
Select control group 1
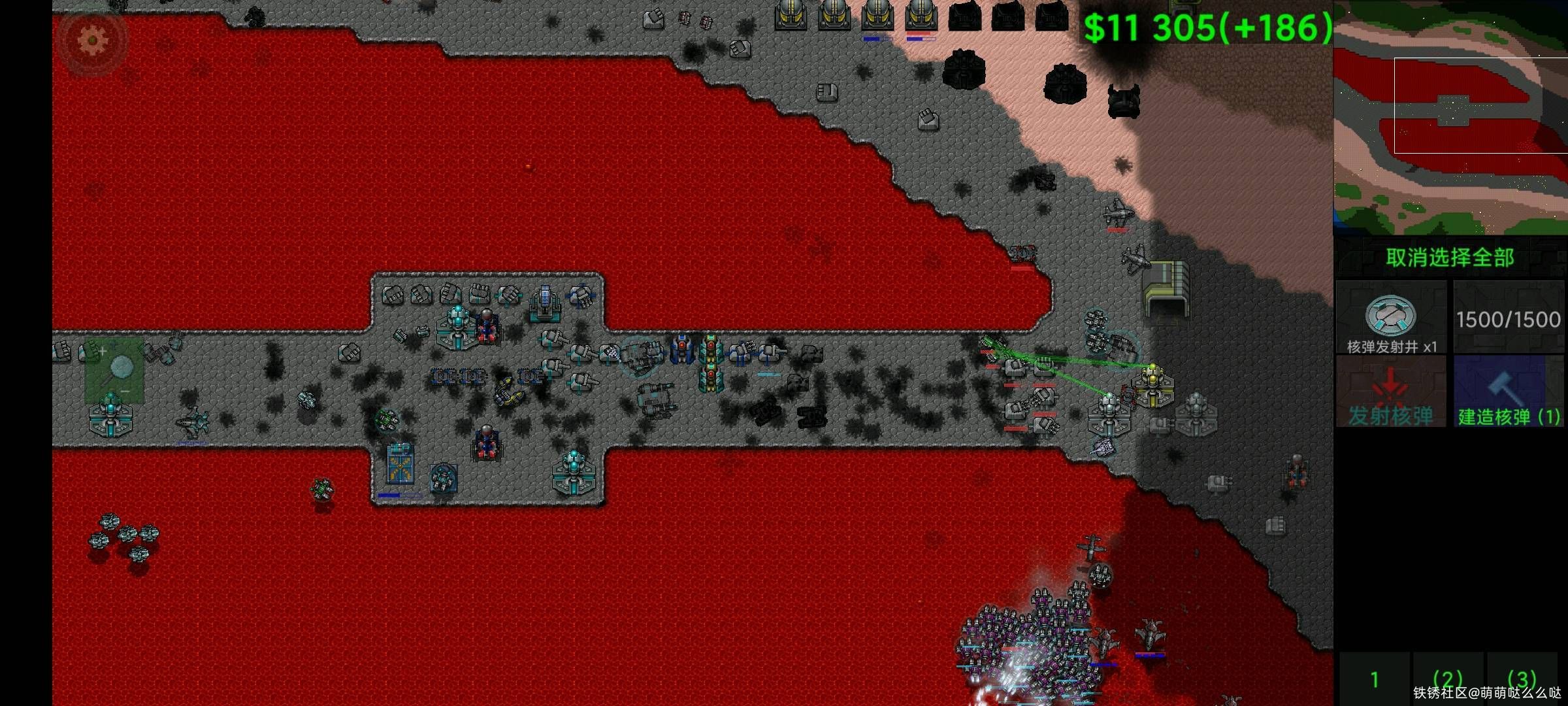click(x=1375, y=679)
